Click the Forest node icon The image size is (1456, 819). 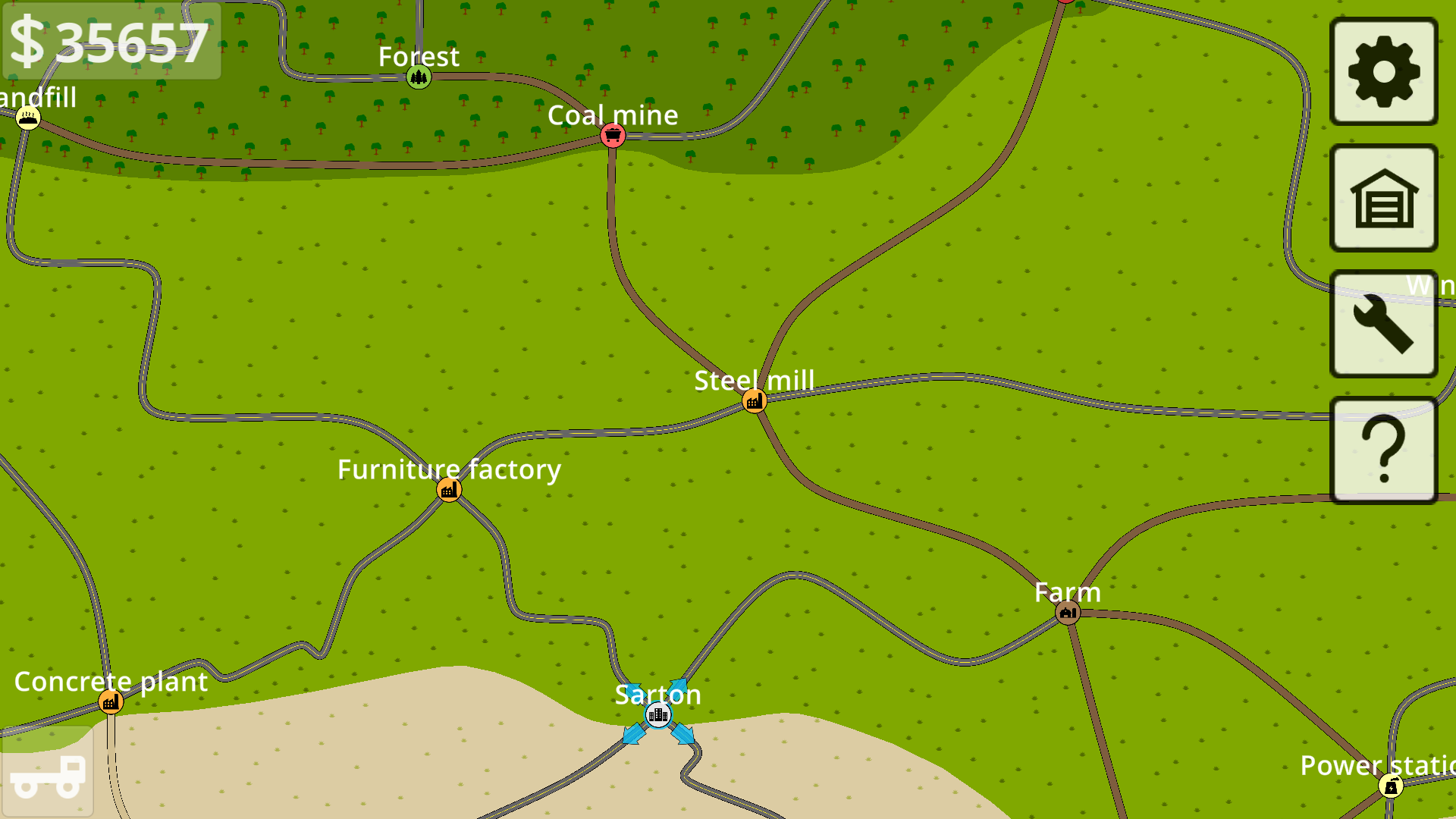[x=419, y=76]
